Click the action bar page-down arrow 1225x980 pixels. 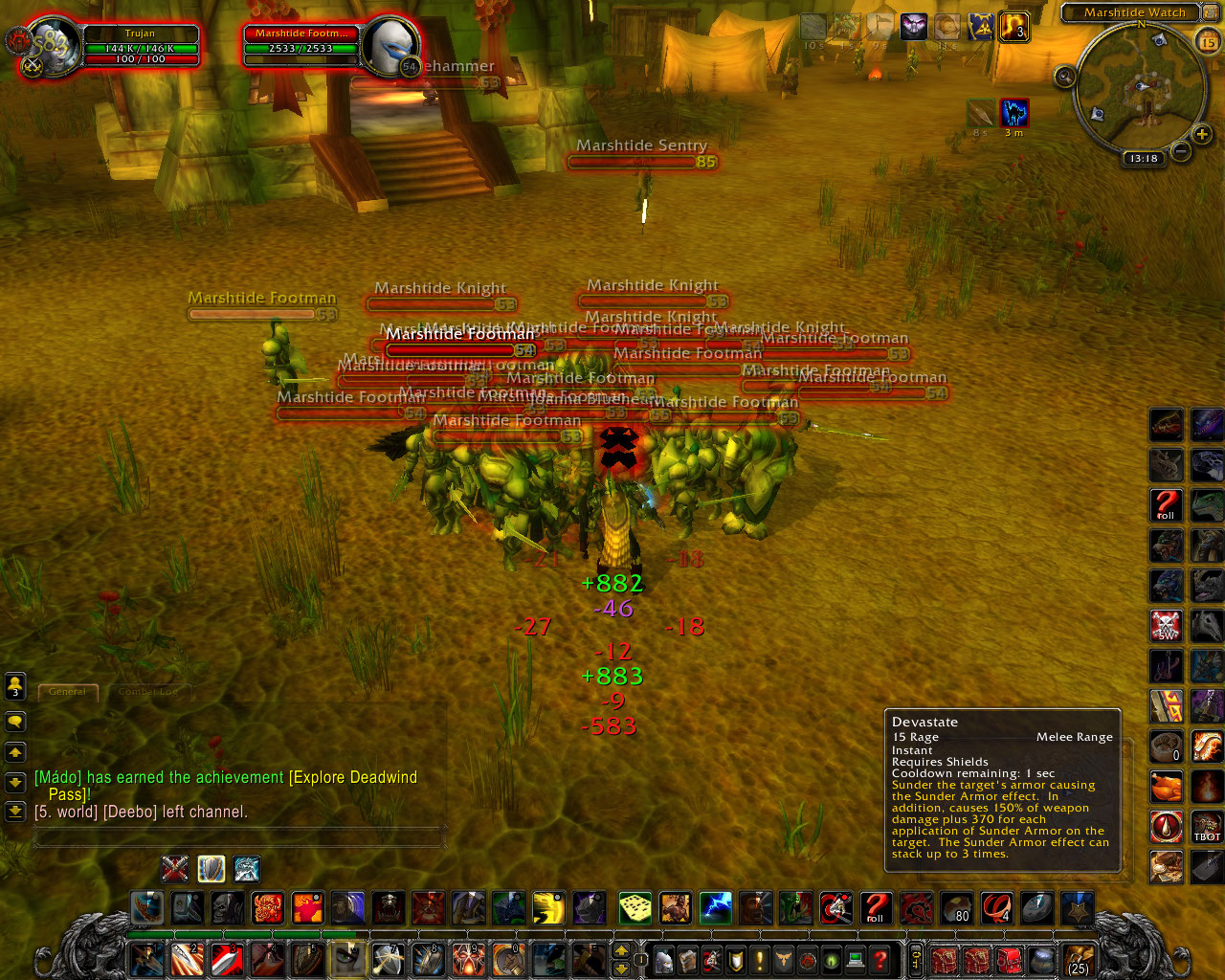622,968
